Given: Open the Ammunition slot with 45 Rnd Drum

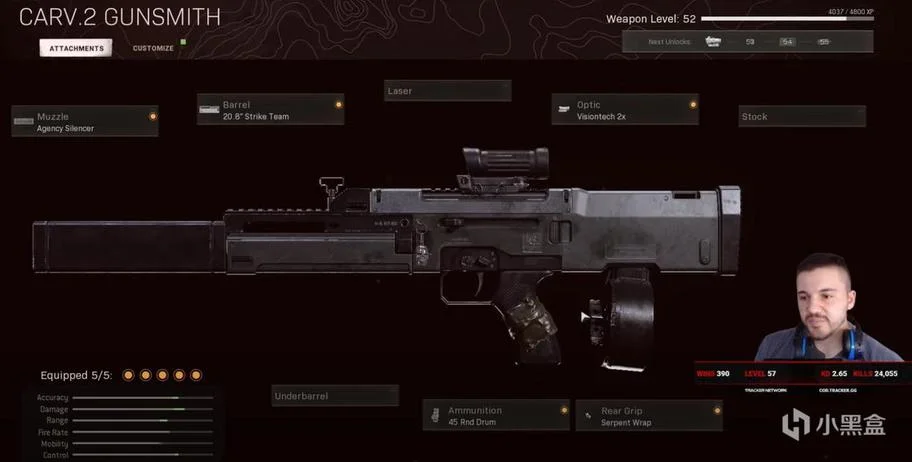Looking at the screenshot, I should tap(496, 415).
